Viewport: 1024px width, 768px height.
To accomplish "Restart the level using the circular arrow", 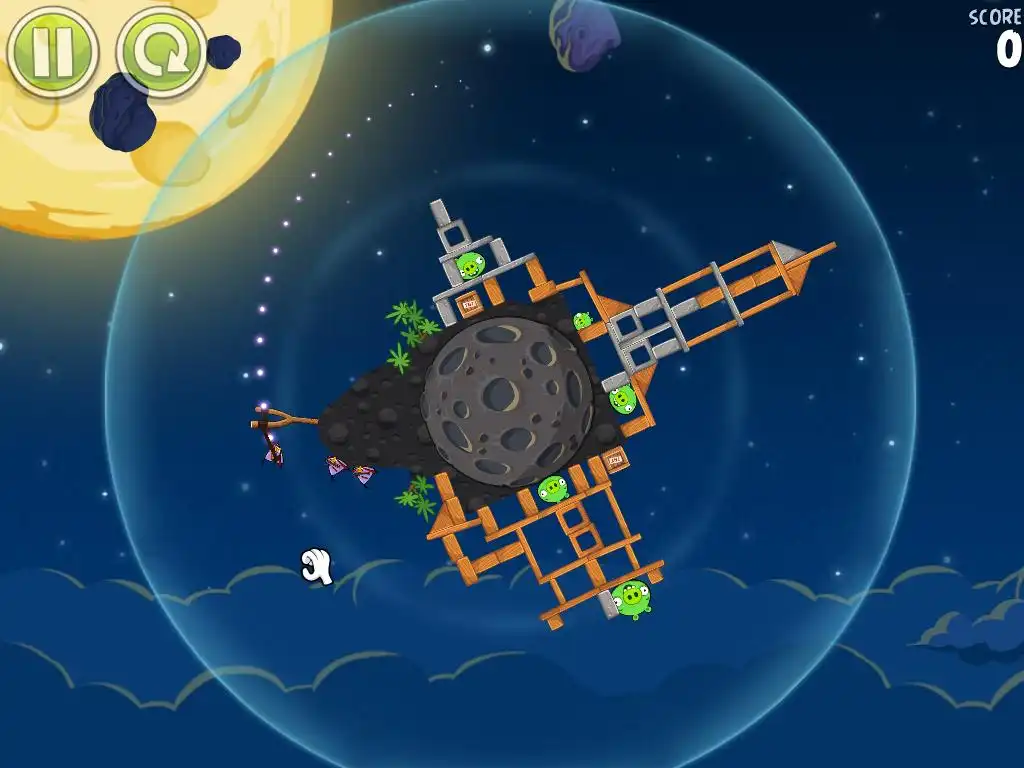I will click(160, 51).
